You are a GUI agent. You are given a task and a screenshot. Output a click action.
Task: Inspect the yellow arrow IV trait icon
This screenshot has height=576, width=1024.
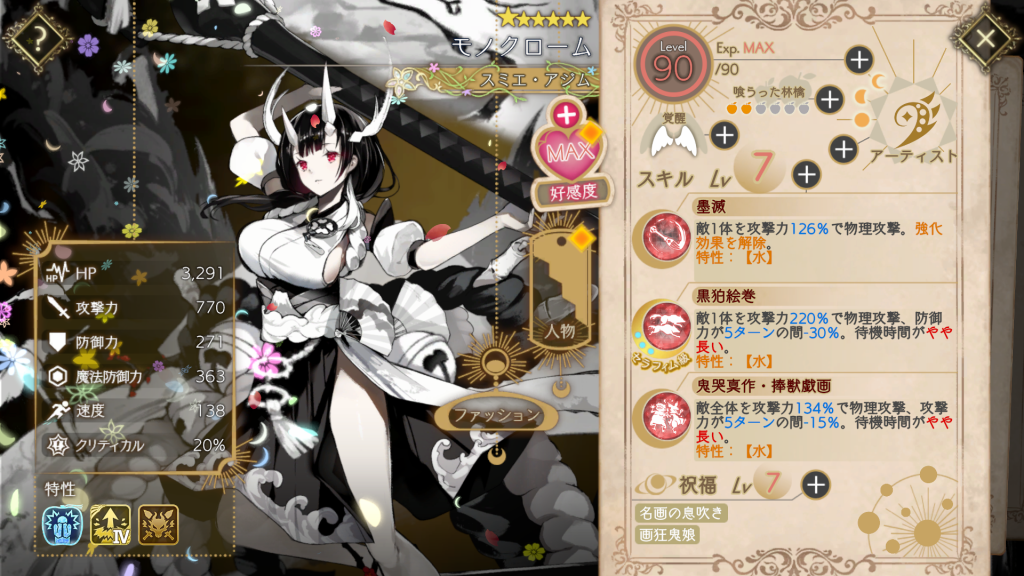tap(110, 525)
